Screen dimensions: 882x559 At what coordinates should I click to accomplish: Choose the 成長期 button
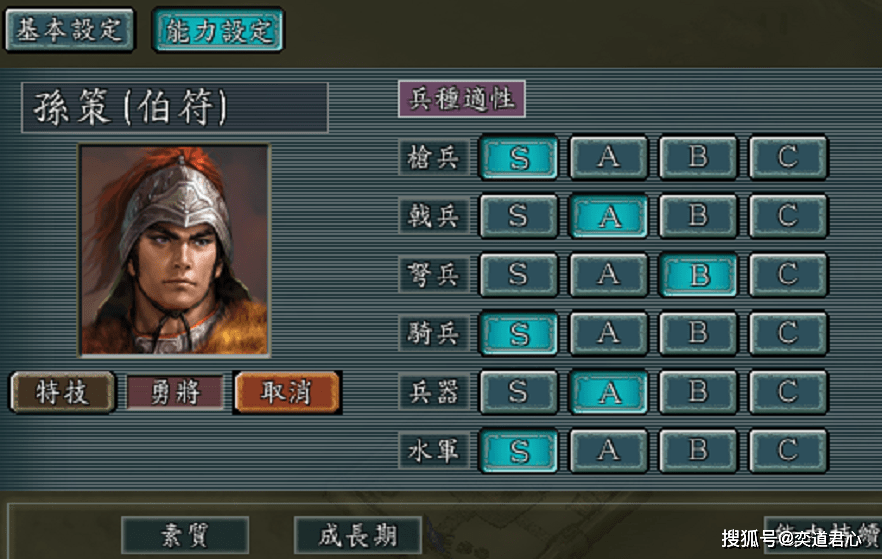(x=357, y=536)
